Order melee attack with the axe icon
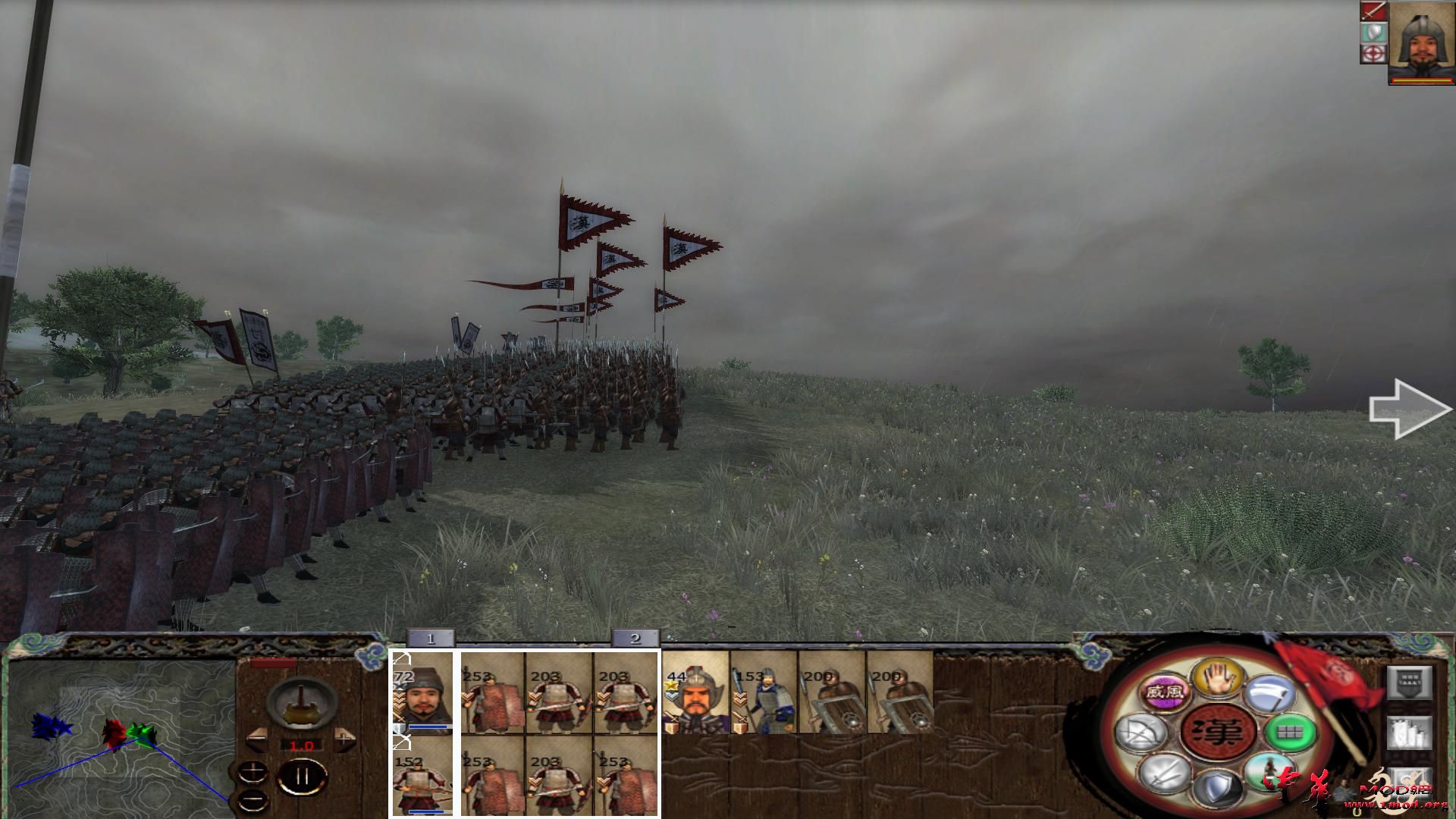 coord(1271,692)
